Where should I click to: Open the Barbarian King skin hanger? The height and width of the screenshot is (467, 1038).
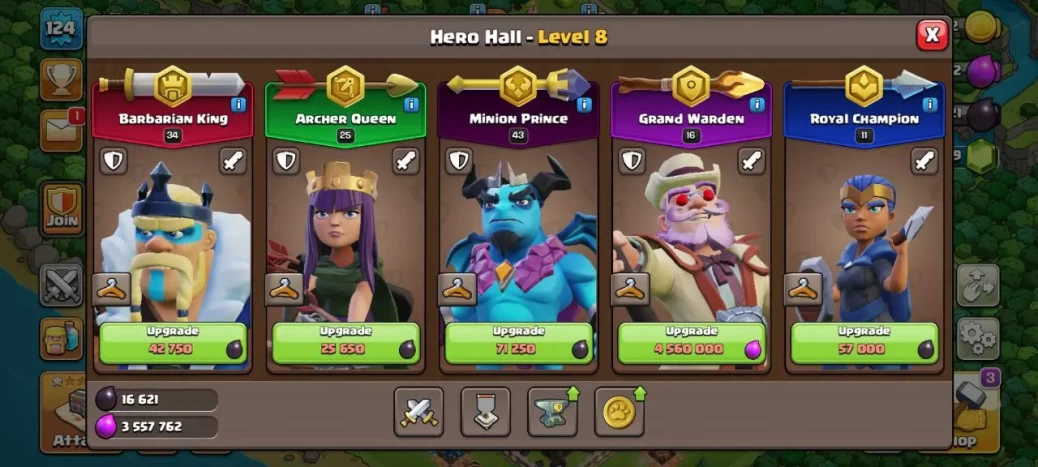coord(111,289)
